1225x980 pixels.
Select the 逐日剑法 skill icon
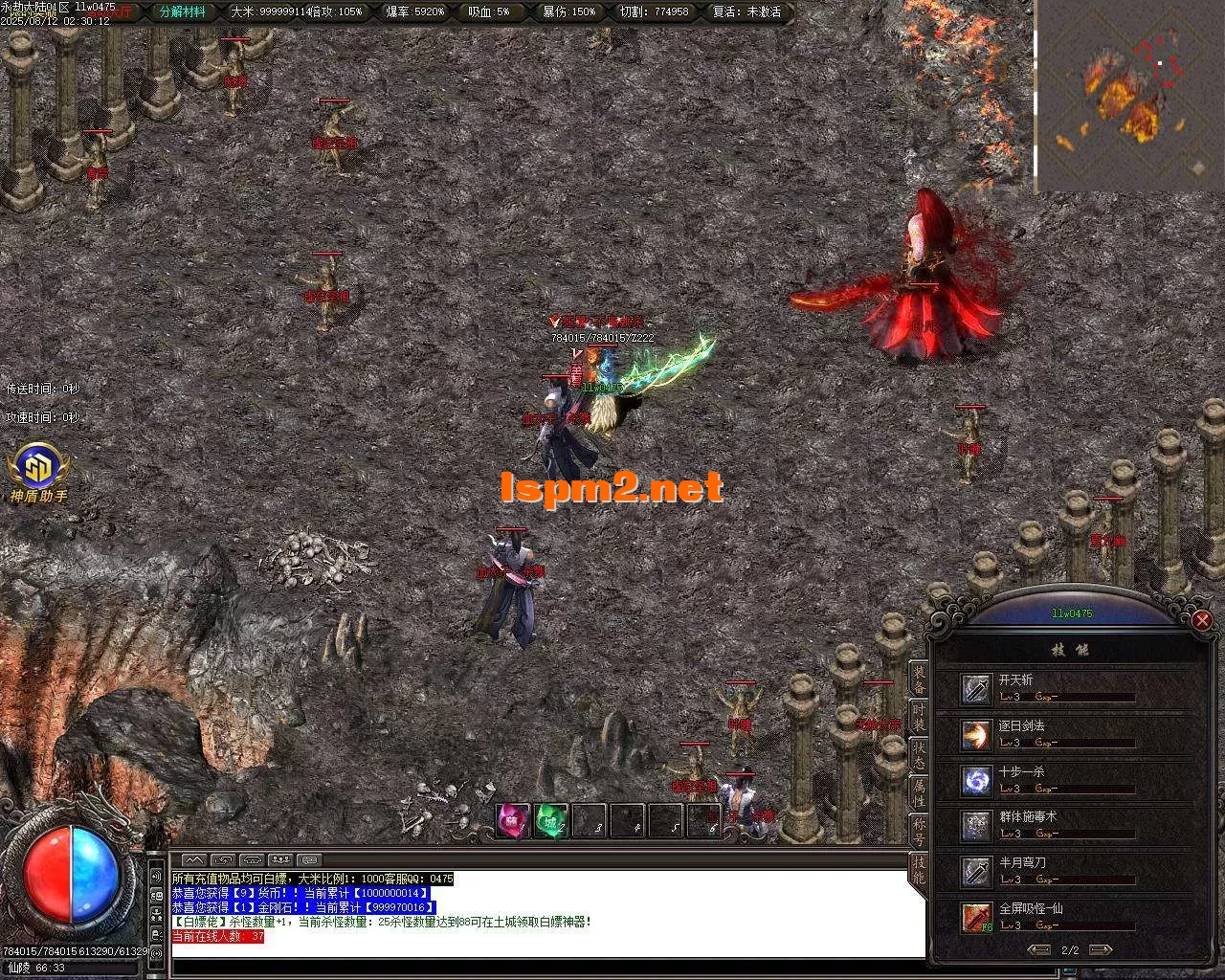click(x=975, y=734)
